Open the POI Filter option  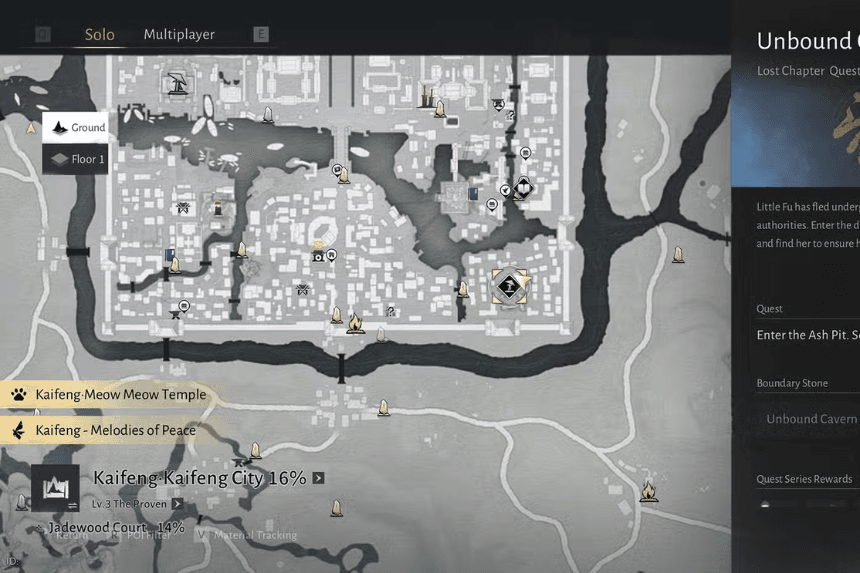point(144,535)
